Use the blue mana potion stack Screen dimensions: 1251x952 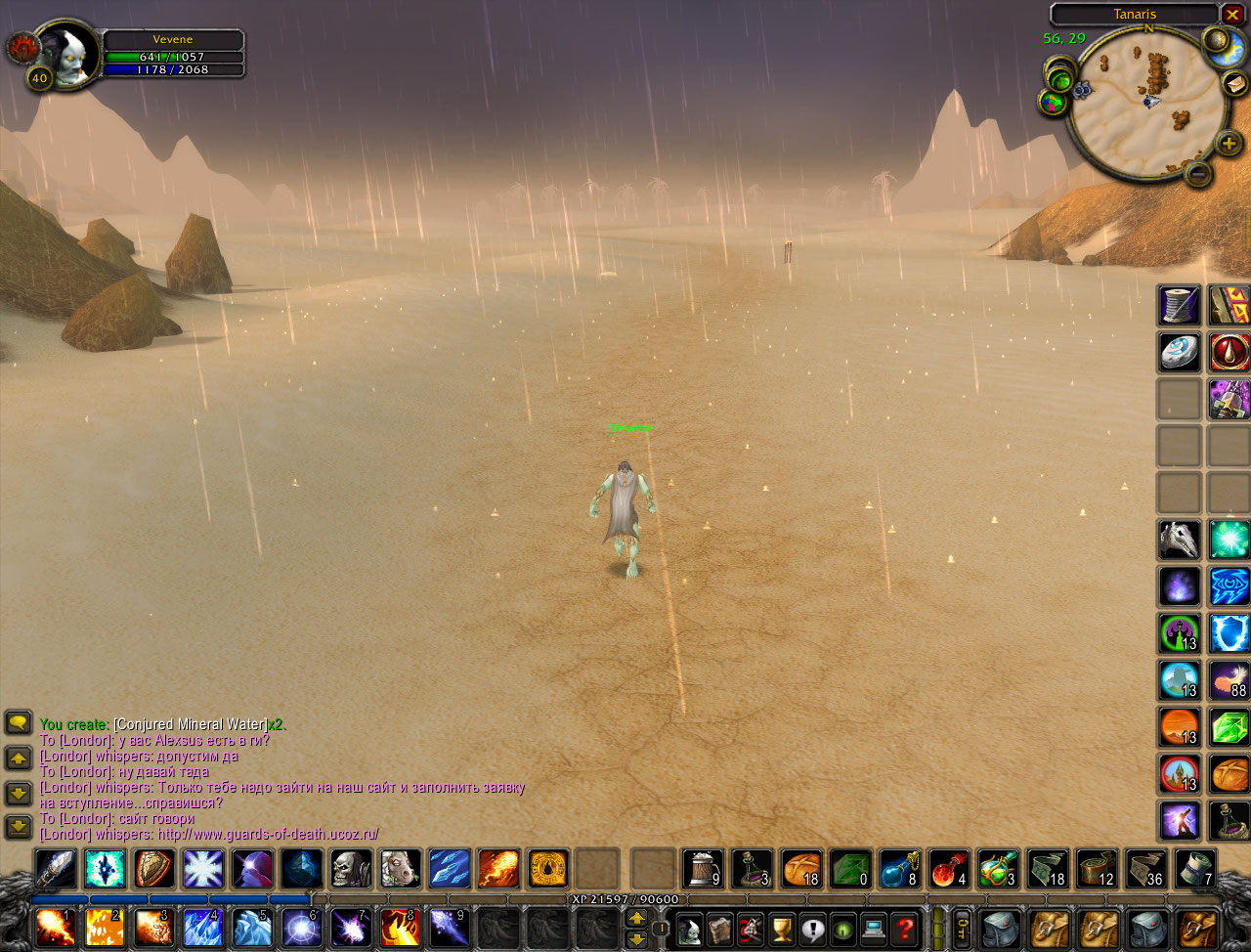898,868
